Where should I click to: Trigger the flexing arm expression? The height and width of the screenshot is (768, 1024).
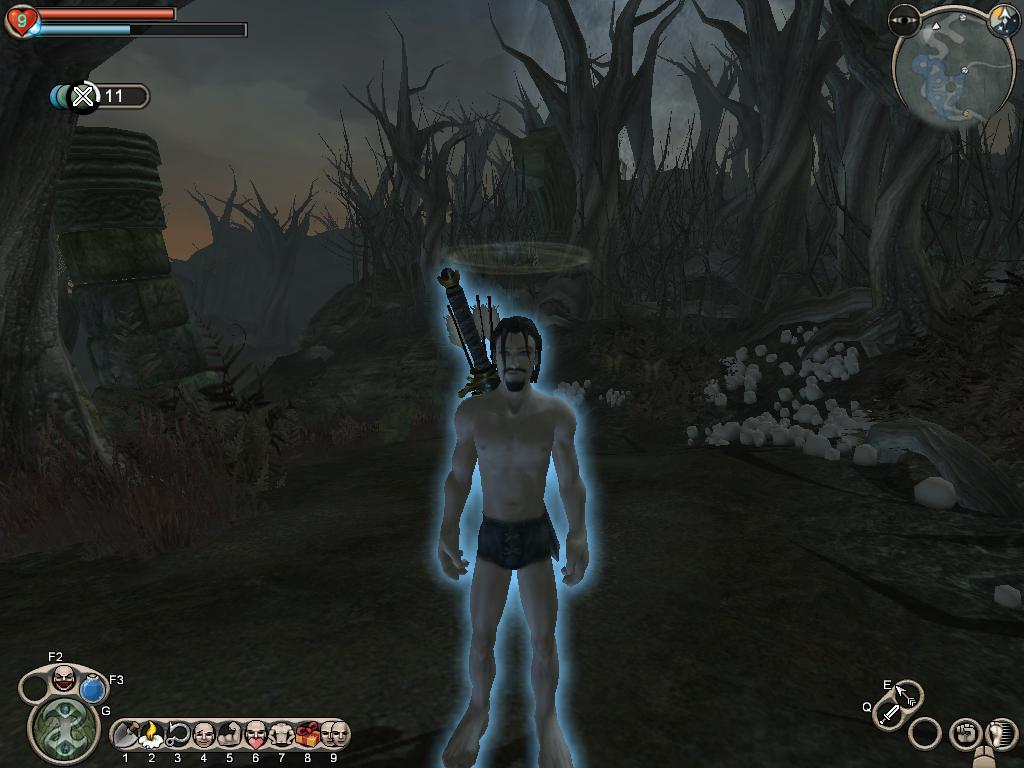click(229, 736)
